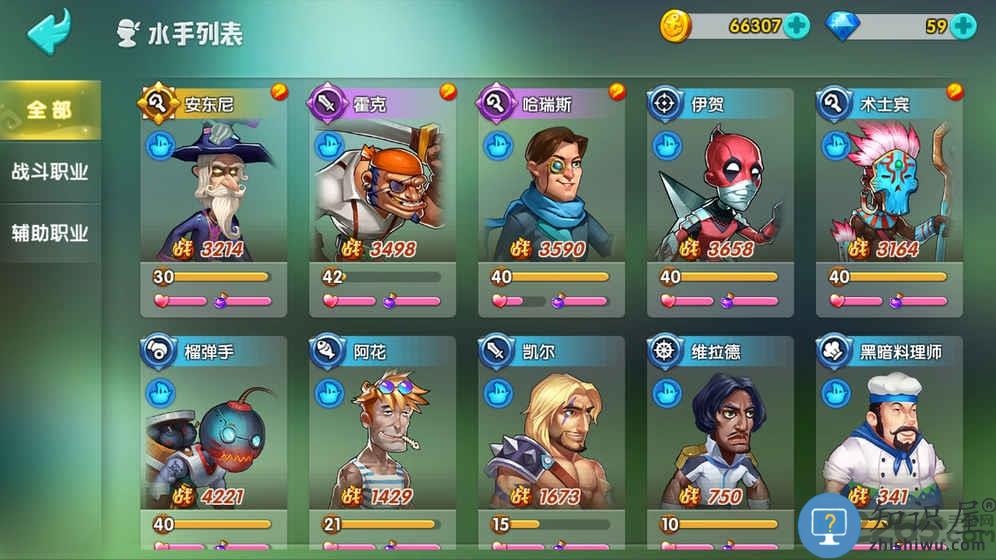The width and height of the screenshot is (996, 560).
Task: Add more gold coins with plus button
Action: (797, 26)
